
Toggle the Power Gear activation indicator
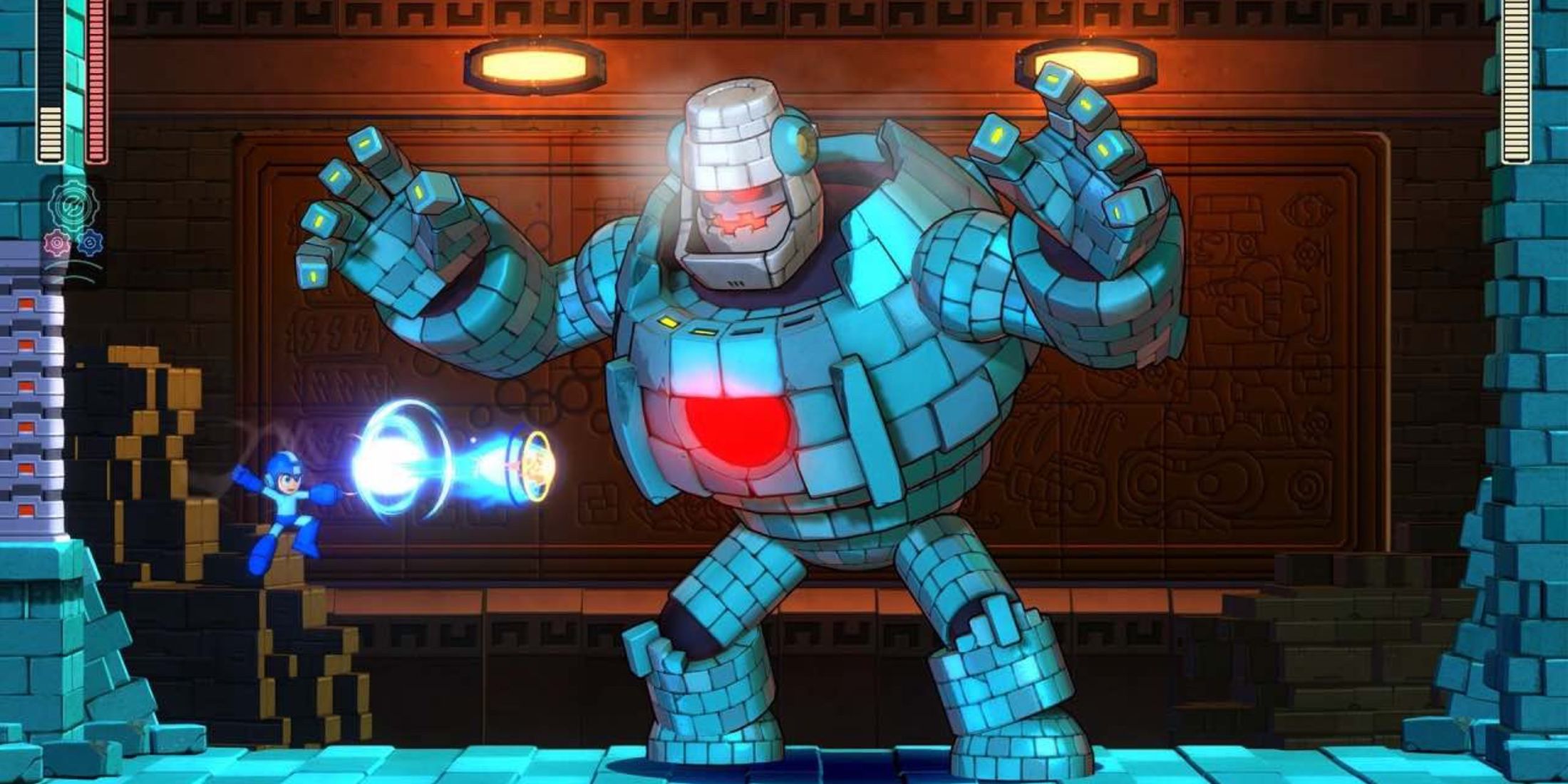(56, 244)
